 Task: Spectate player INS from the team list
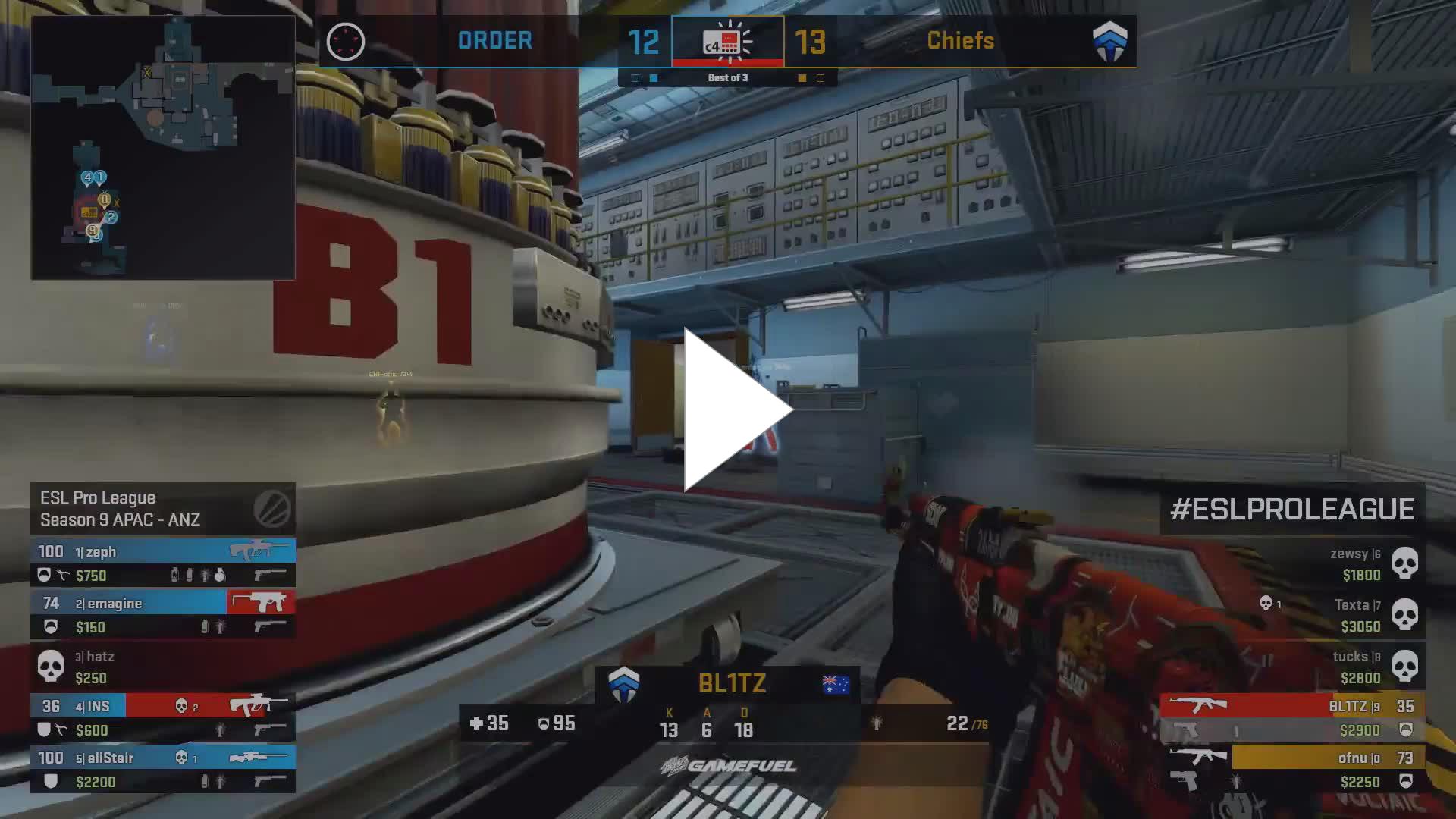pyautogui.click(x=163, y=717)
